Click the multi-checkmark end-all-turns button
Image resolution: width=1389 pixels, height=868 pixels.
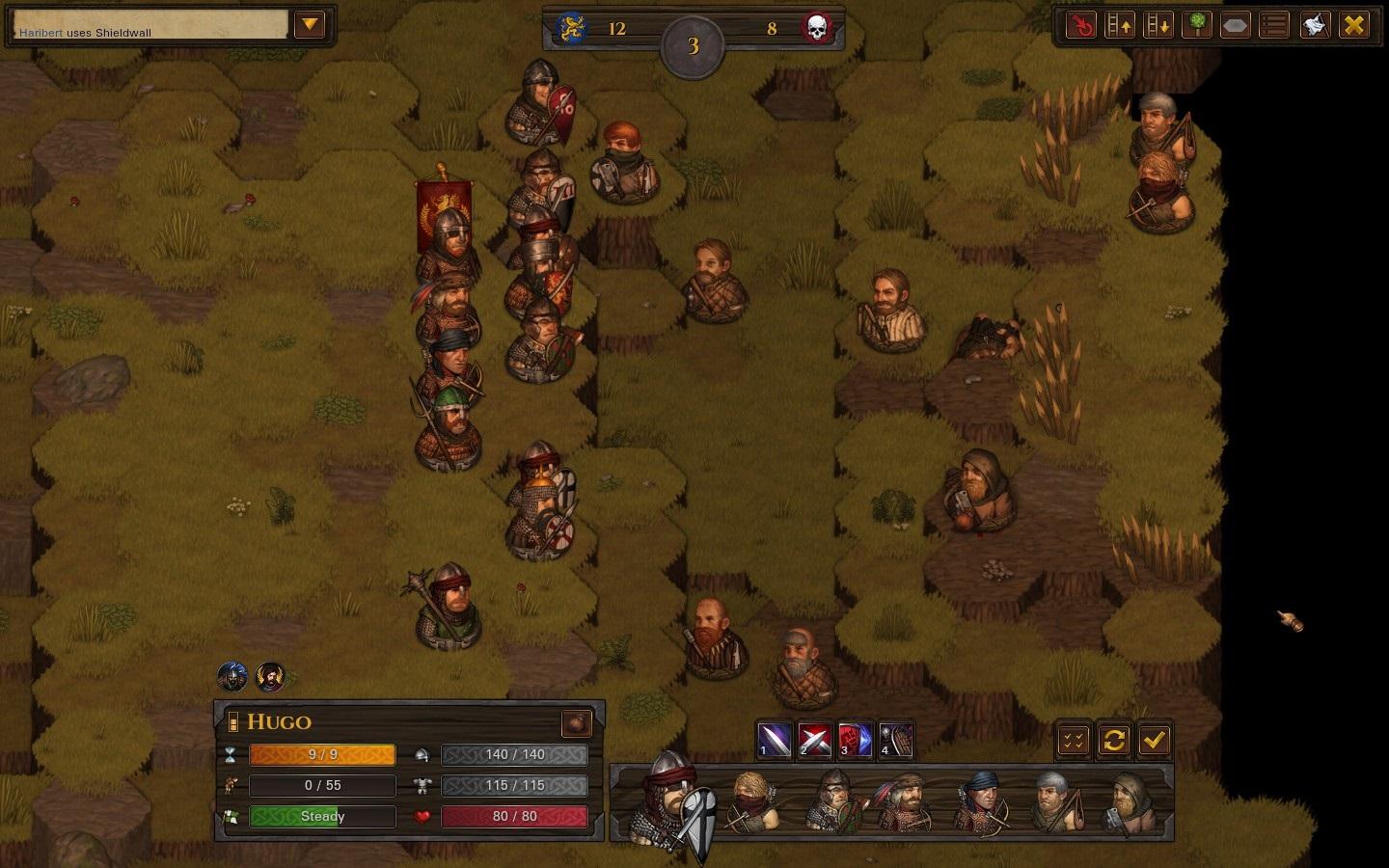[1074, 740]
